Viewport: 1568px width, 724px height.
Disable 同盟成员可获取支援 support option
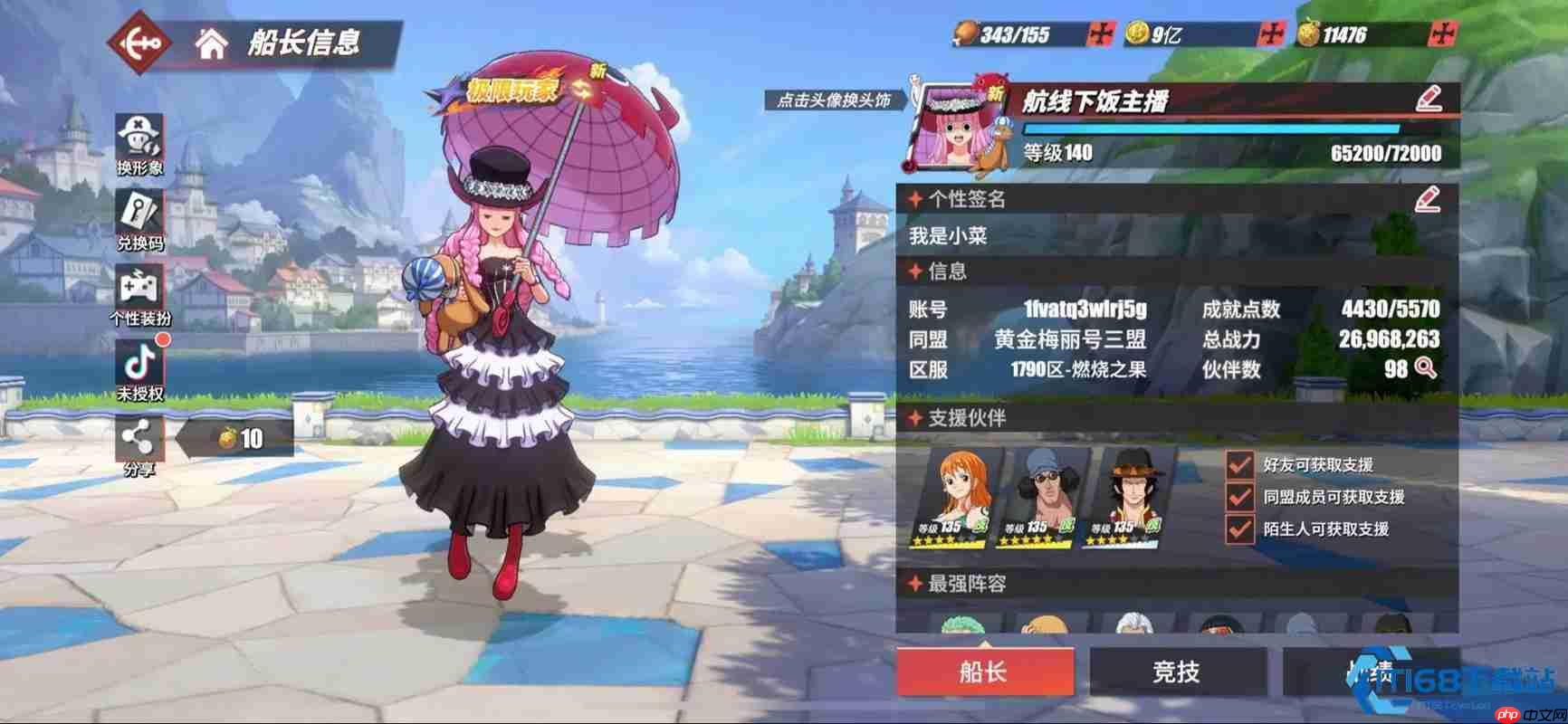pos(1240,497)
